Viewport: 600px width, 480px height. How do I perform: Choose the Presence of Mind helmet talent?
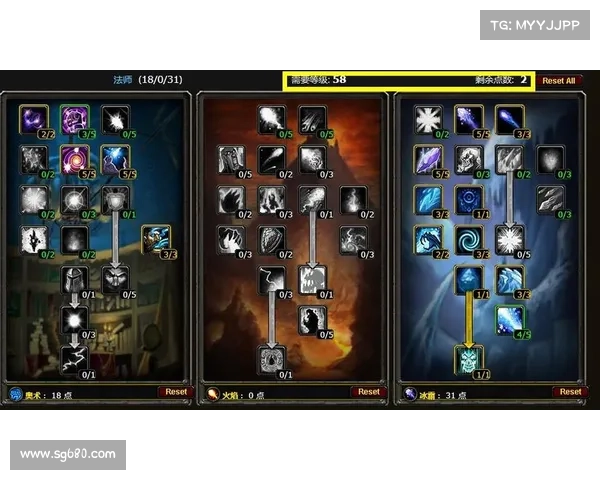[75, 280]
